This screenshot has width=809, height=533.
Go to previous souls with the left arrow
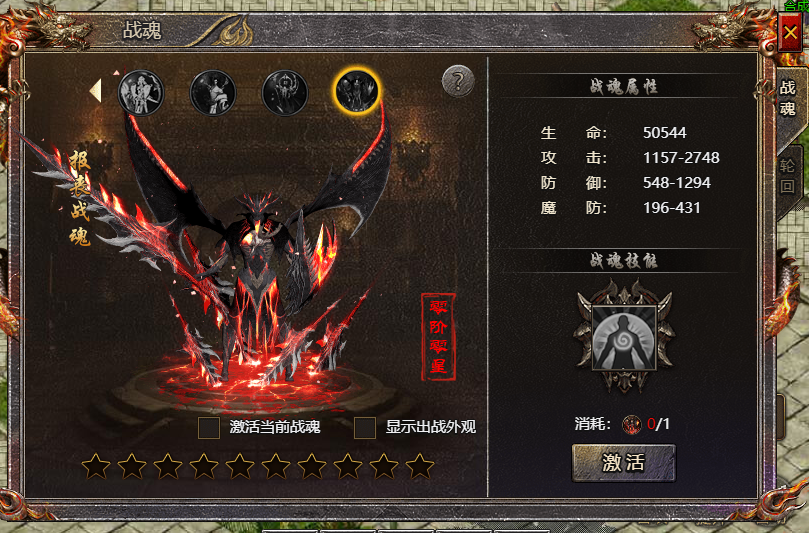tap(96, 91)
